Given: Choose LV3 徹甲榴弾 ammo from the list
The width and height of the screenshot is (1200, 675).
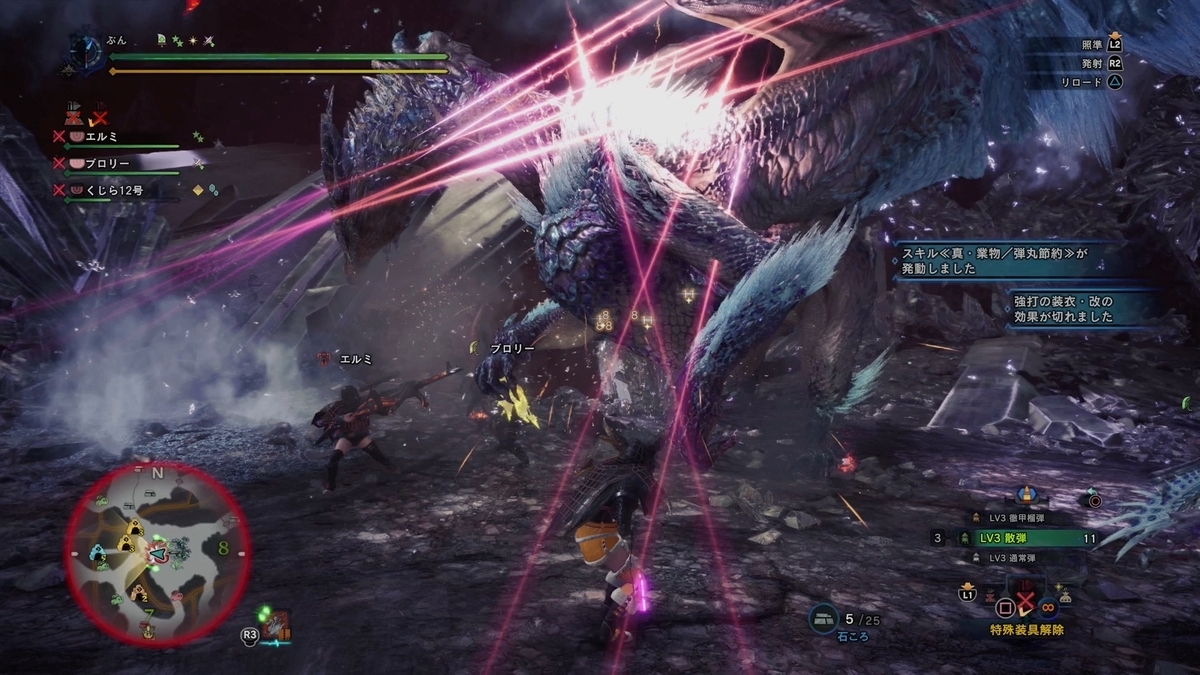Looking at the screenshot, I should coord(1021,517).
